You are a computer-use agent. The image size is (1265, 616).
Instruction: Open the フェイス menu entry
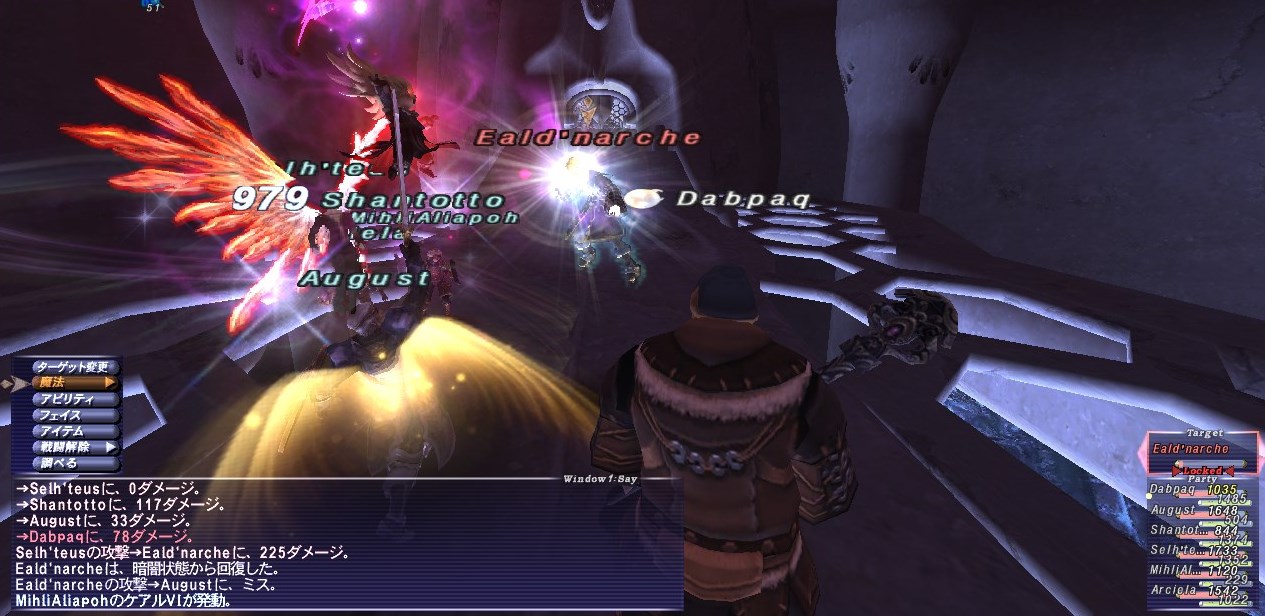coord(74,415)
